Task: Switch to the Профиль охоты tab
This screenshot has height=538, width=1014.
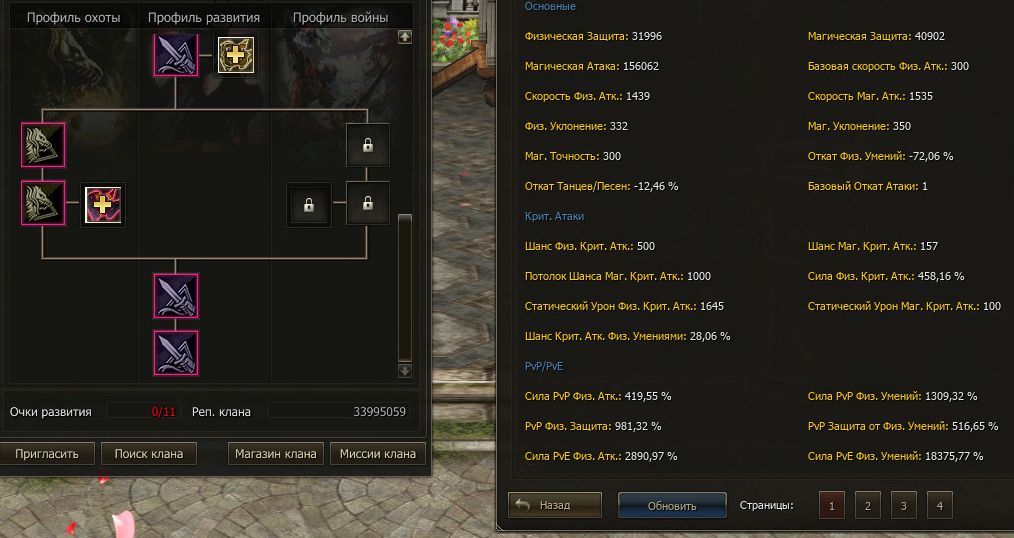Action: [73, 18]
